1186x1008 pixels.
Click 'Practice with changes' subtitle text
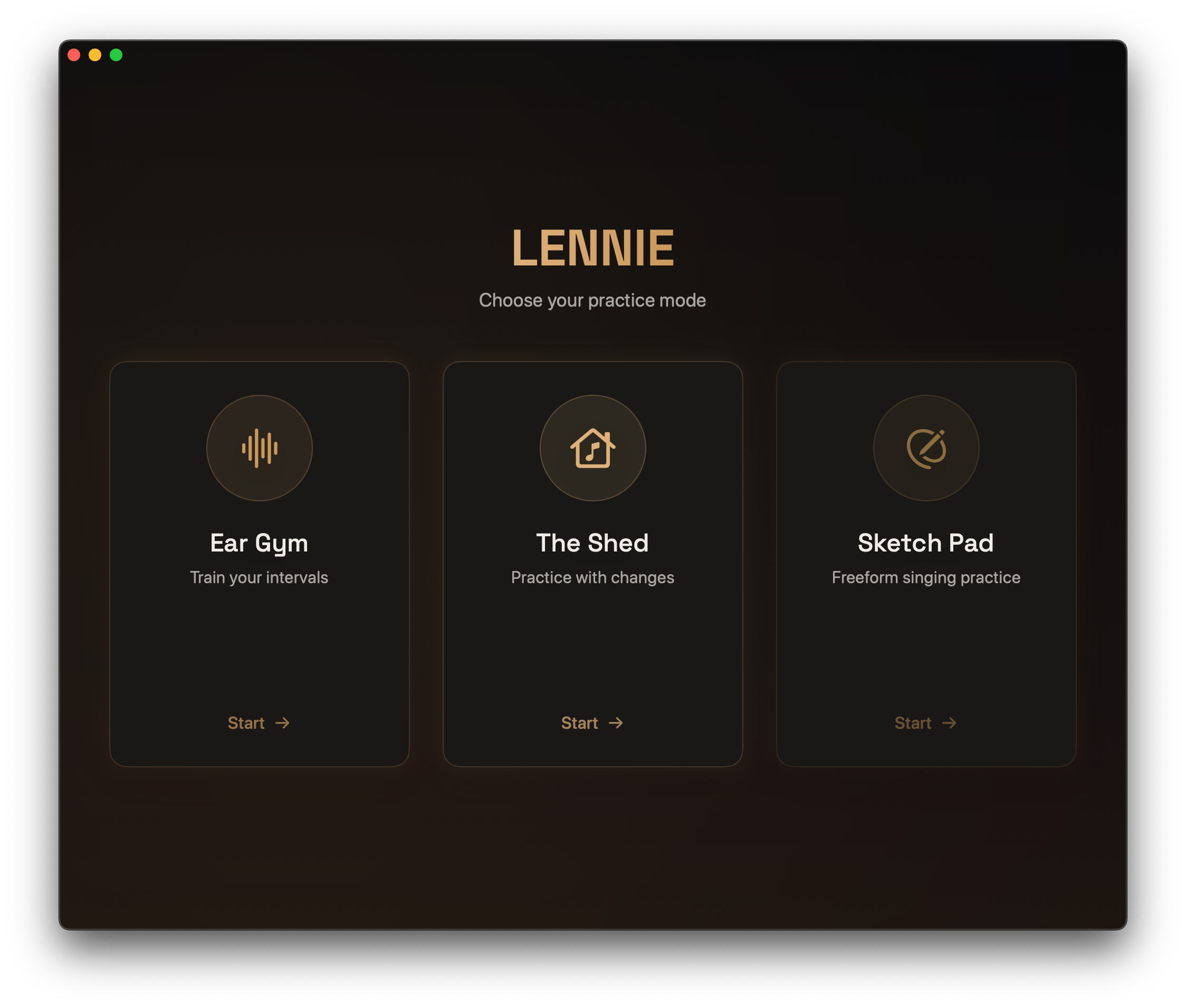pos(592,577)
